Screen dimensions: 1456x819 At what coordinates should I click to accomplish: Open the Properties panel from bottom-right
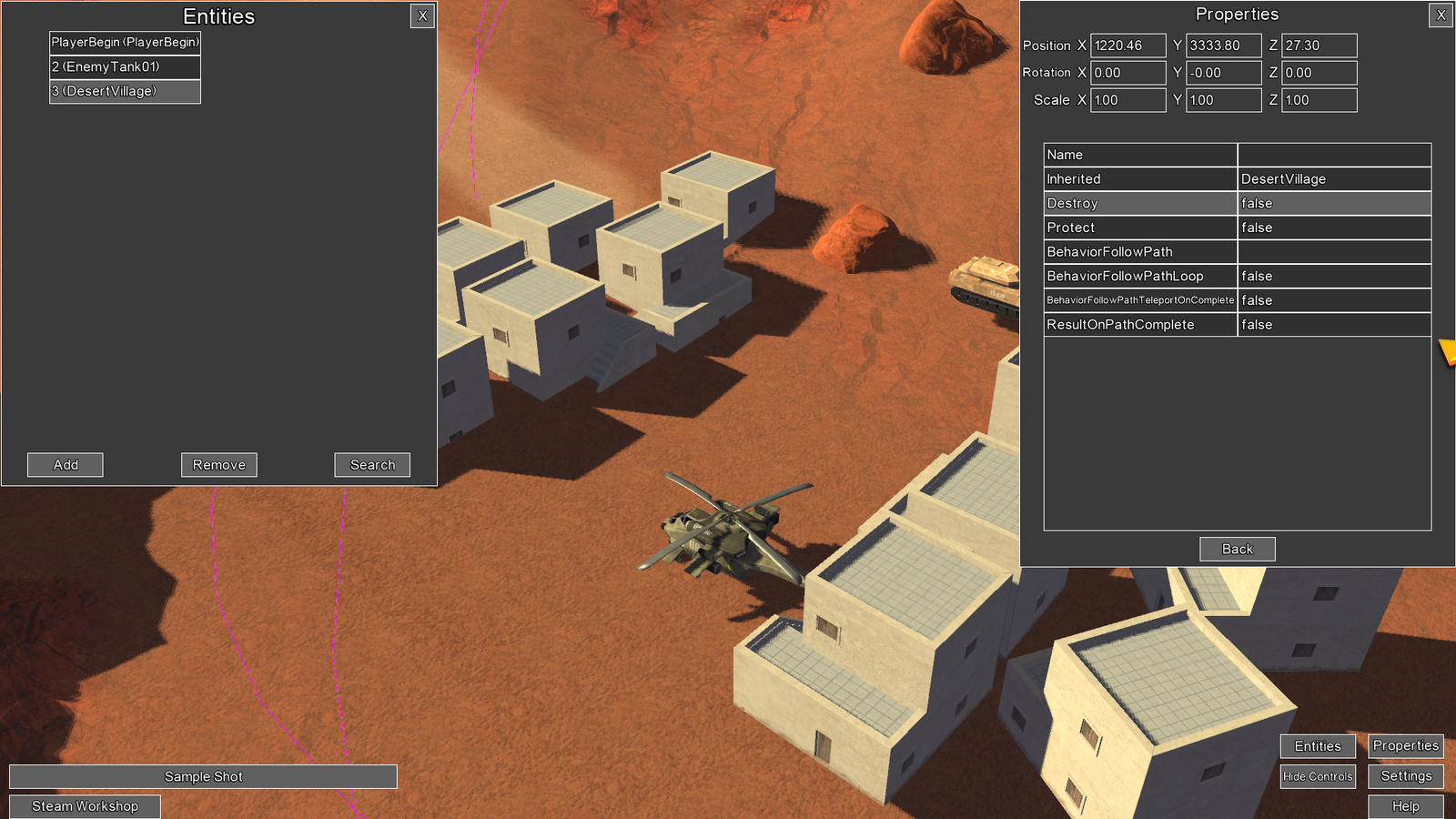point(1405,745)
